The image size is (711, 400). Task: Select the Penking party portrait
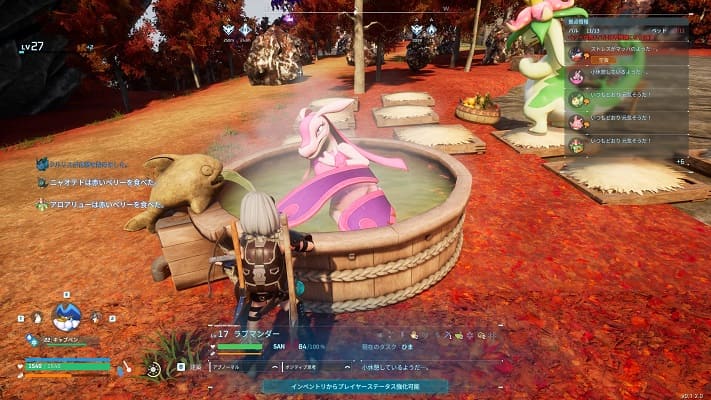tap(66, 317)
